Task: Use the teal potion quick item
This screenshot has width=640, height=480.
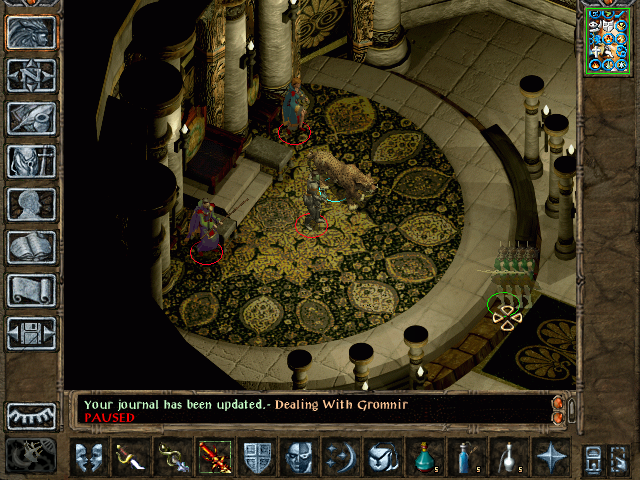Action: pos(425,457)
